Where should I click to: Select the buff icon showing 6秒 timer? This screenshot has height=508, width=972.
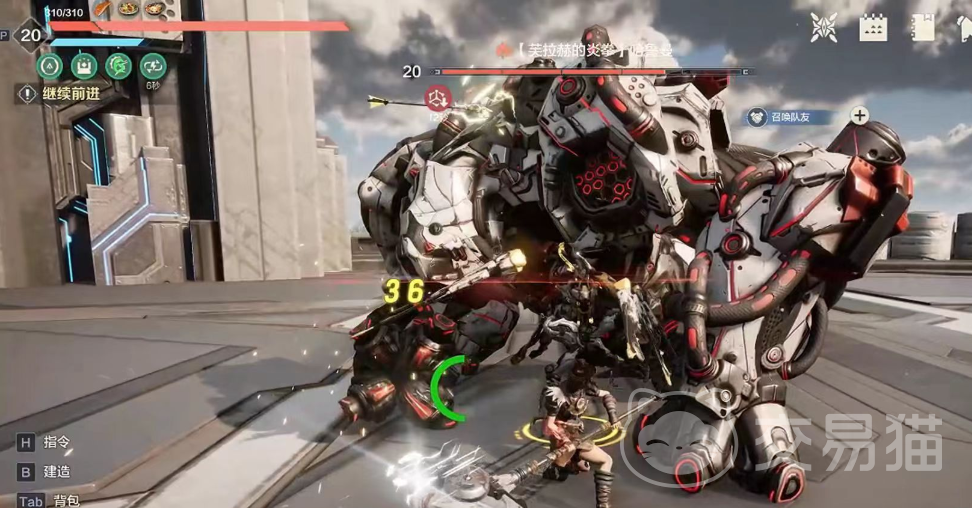coord(153,67)
